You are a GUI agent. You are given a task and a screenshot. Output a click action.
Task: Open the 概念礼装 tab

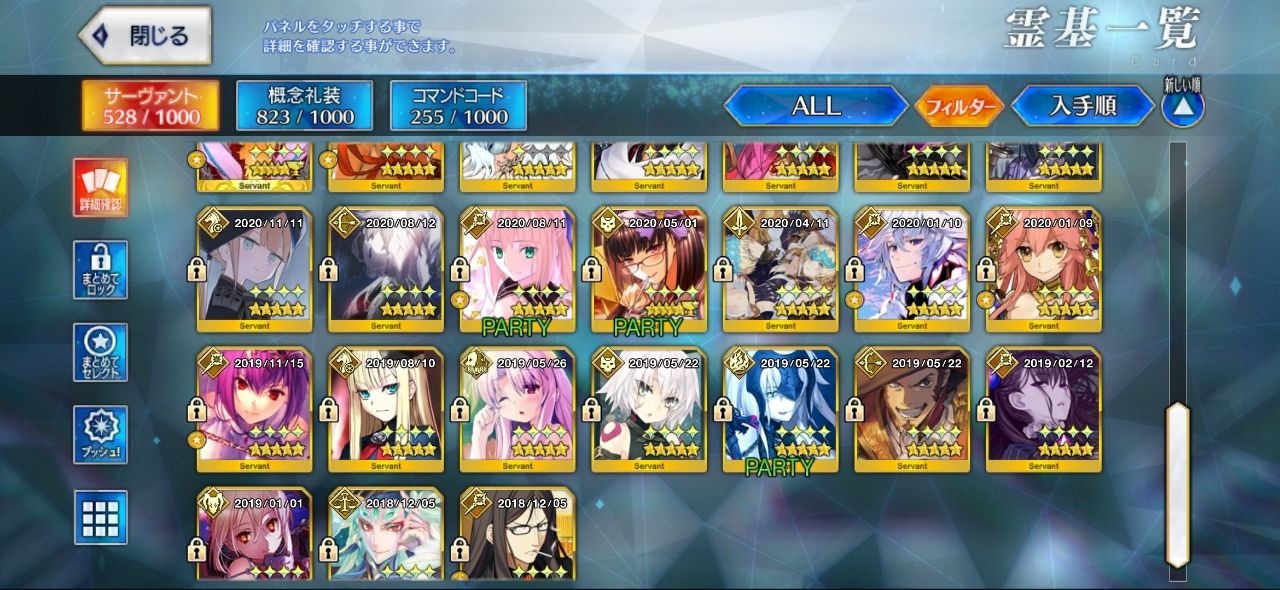(304, 106)
